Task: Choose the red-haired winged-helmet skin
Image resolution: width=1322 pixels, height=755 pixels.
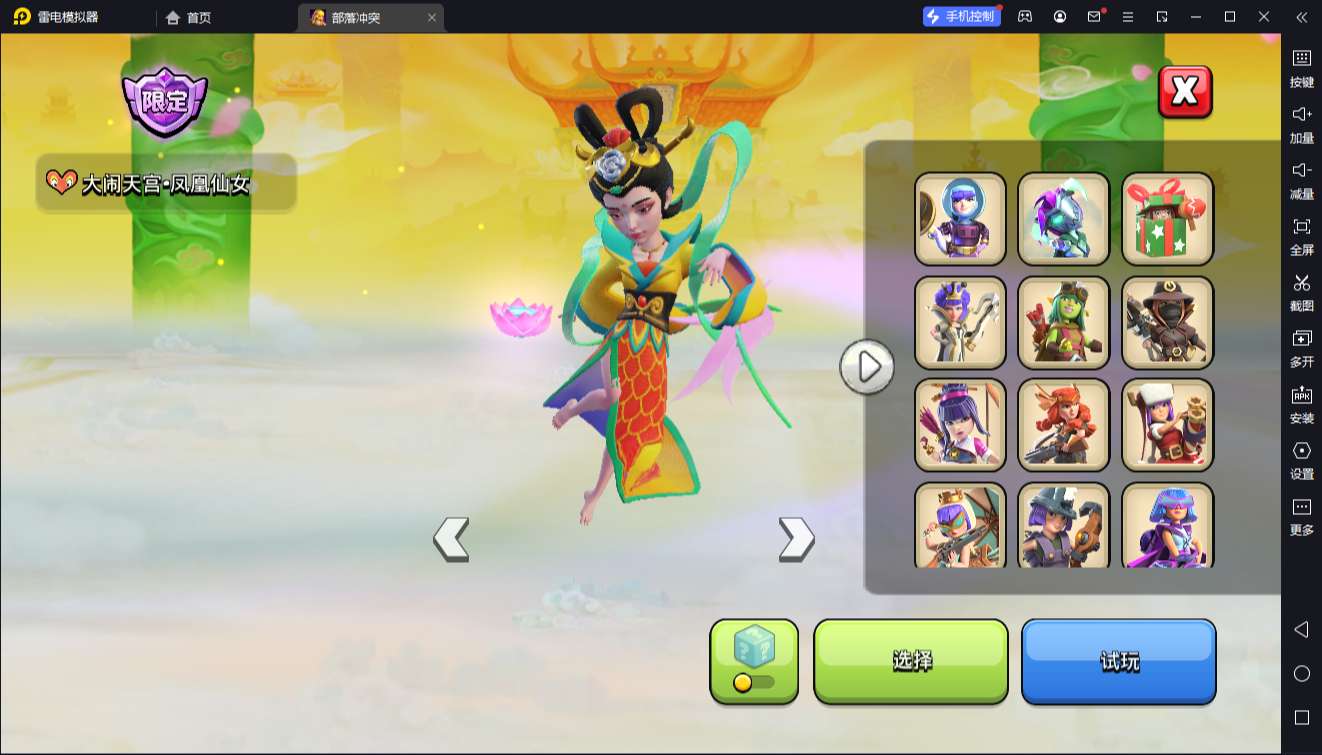Action: coord(1063,425)
